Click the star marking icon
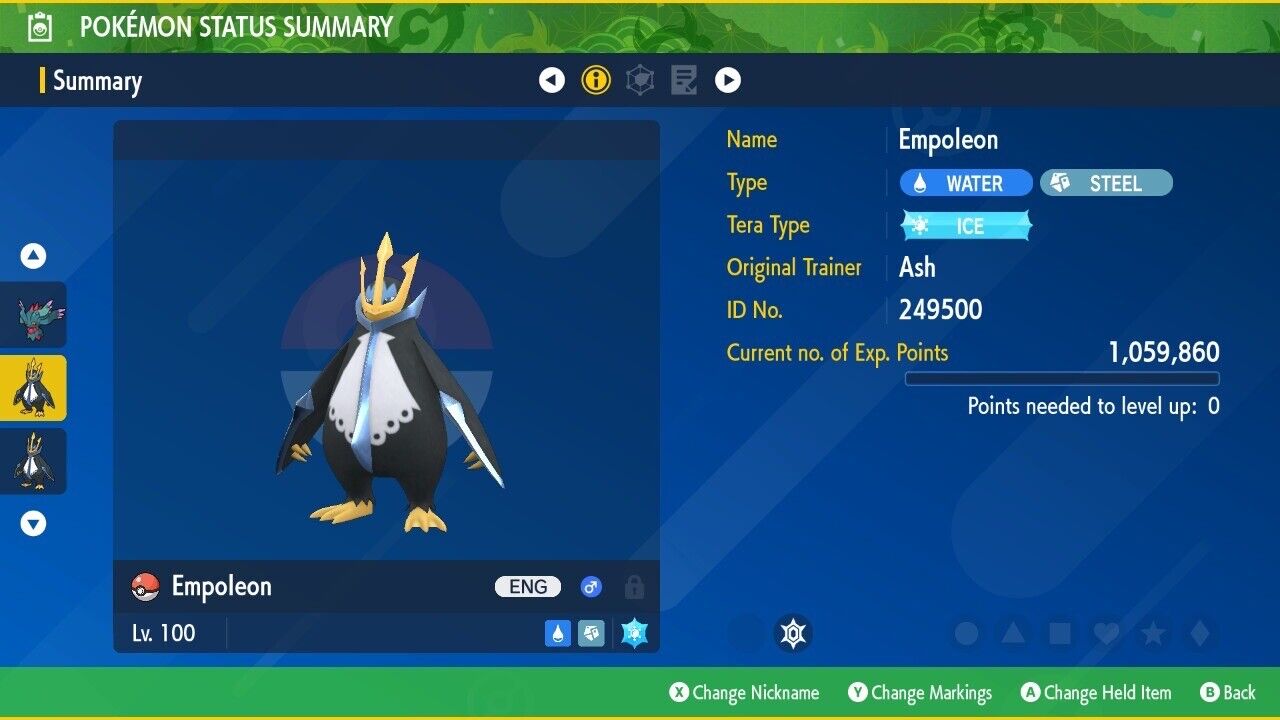Viewport: 1280px width, 720px height. tap(1153, 633)
